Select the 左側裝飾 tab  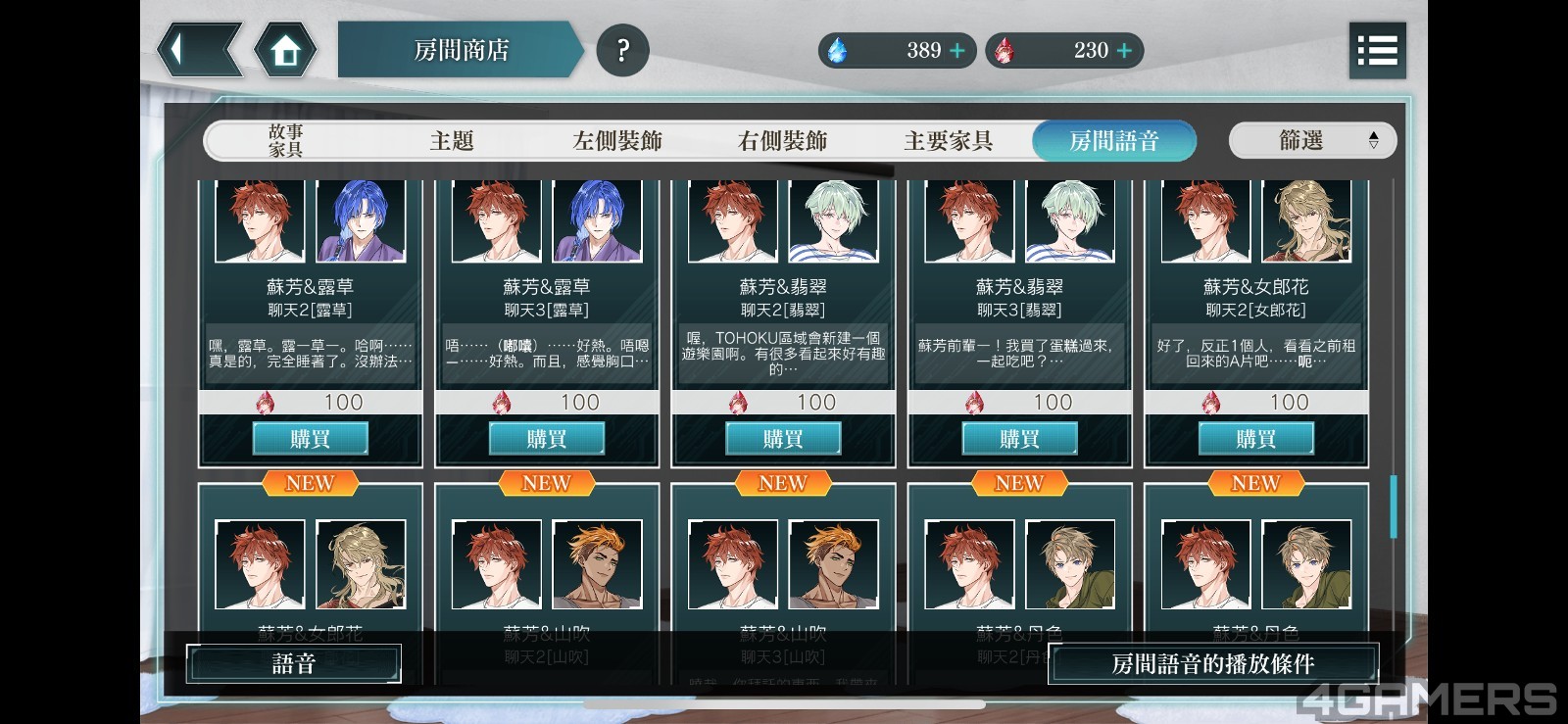[x=617, y=141]
